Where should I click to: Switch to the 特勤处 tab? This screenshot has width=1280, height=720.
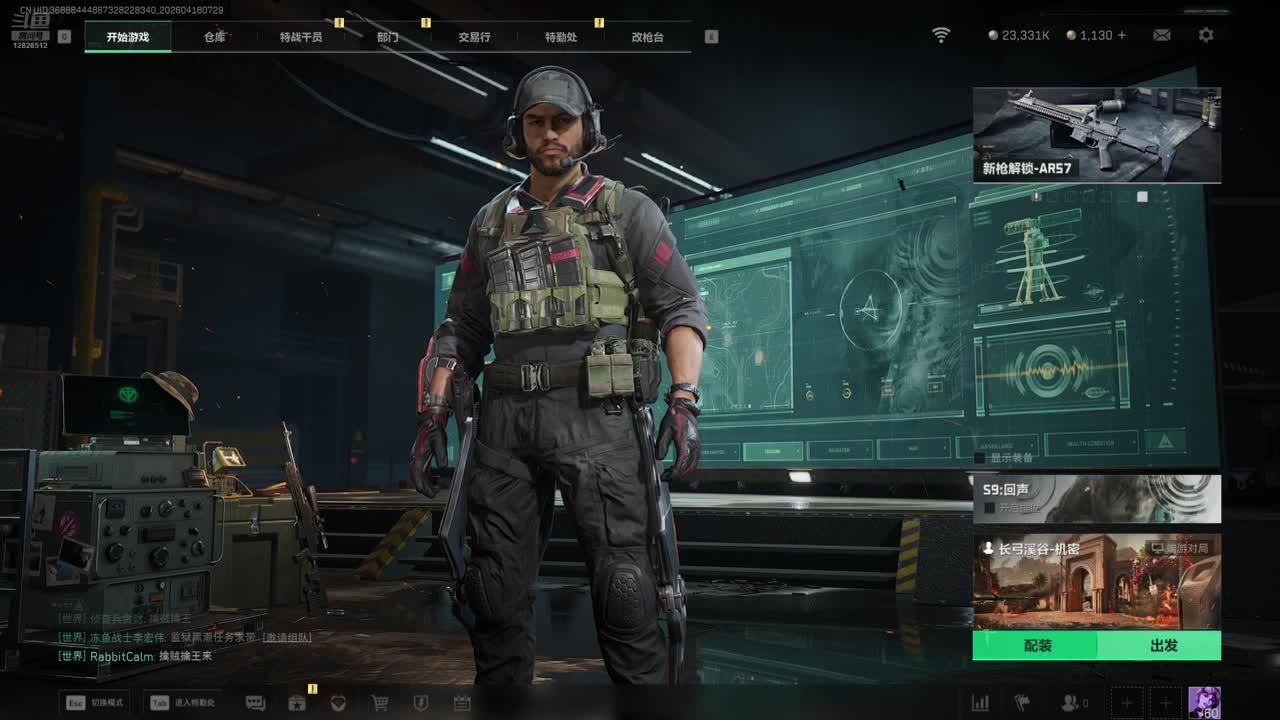point(561,37)
